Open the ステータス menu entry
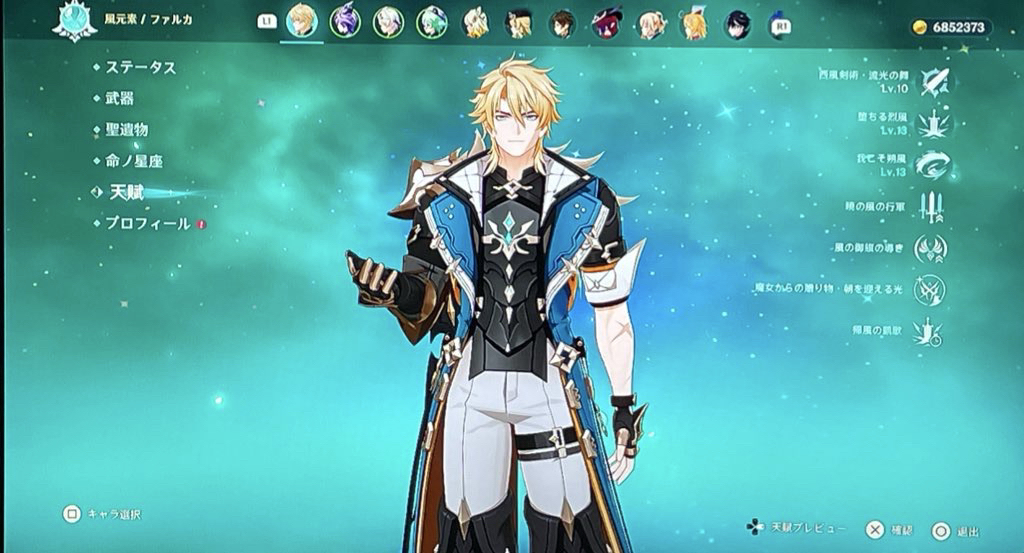 click(140, 67)
